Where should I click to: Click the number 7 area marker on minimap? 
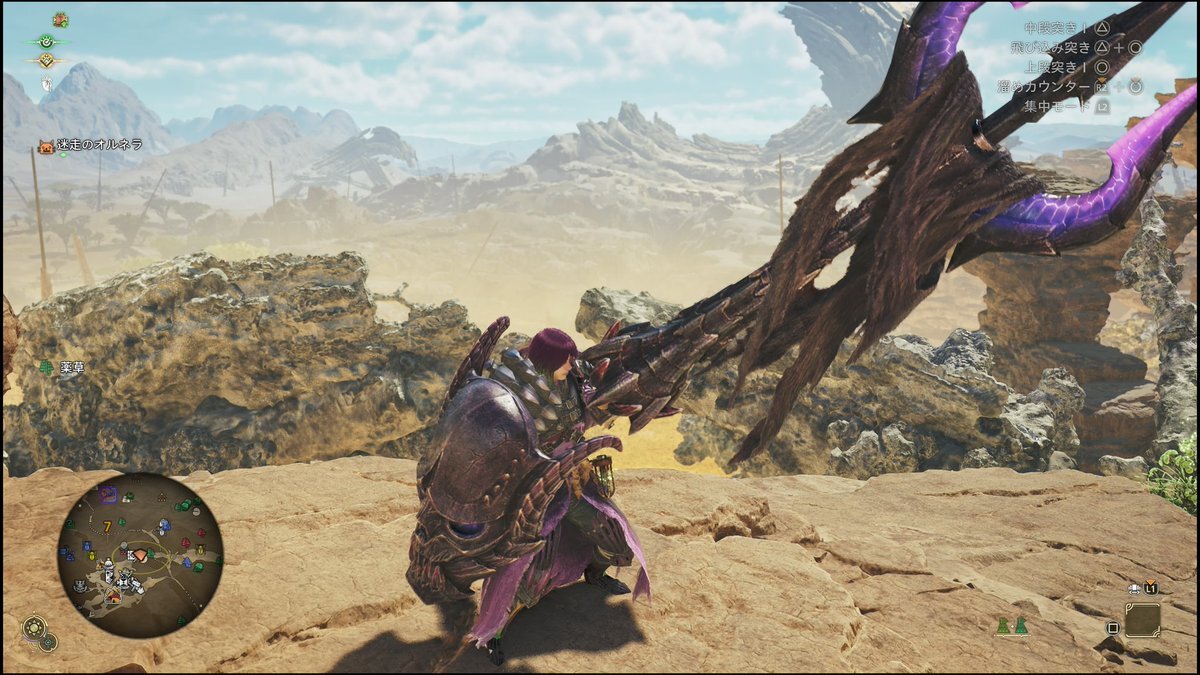pos(106,526)
